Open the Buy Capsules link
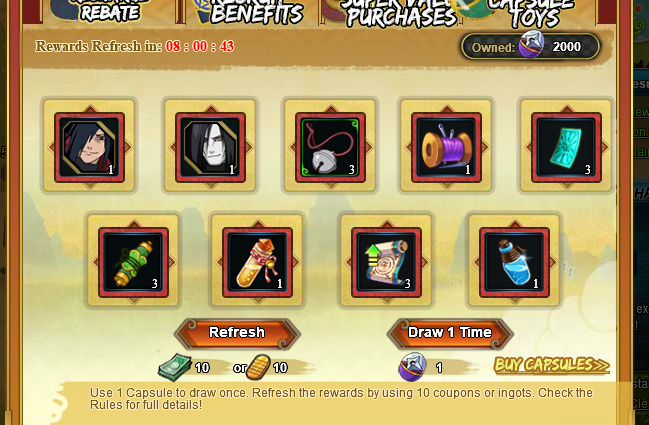The height and width of the screenshot is (425, 649). pos(551,366)
